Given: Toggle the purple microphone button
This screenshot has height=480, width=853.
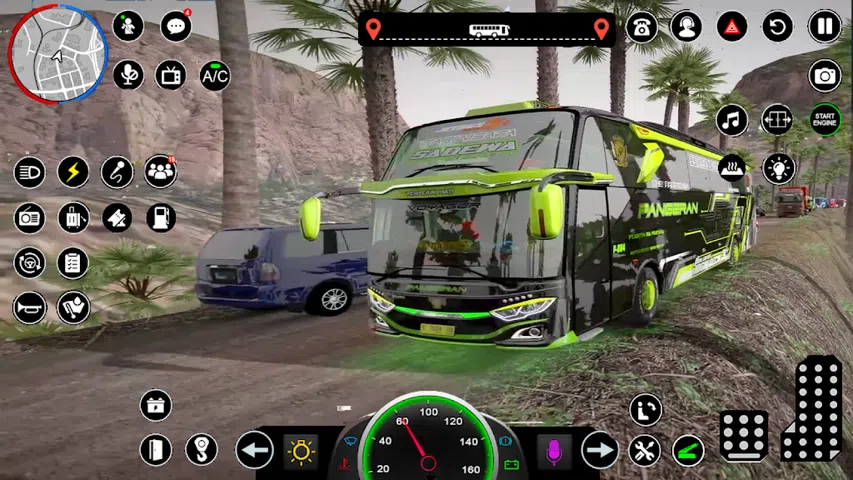Looking at the screenshot, I should click(553, 450).
